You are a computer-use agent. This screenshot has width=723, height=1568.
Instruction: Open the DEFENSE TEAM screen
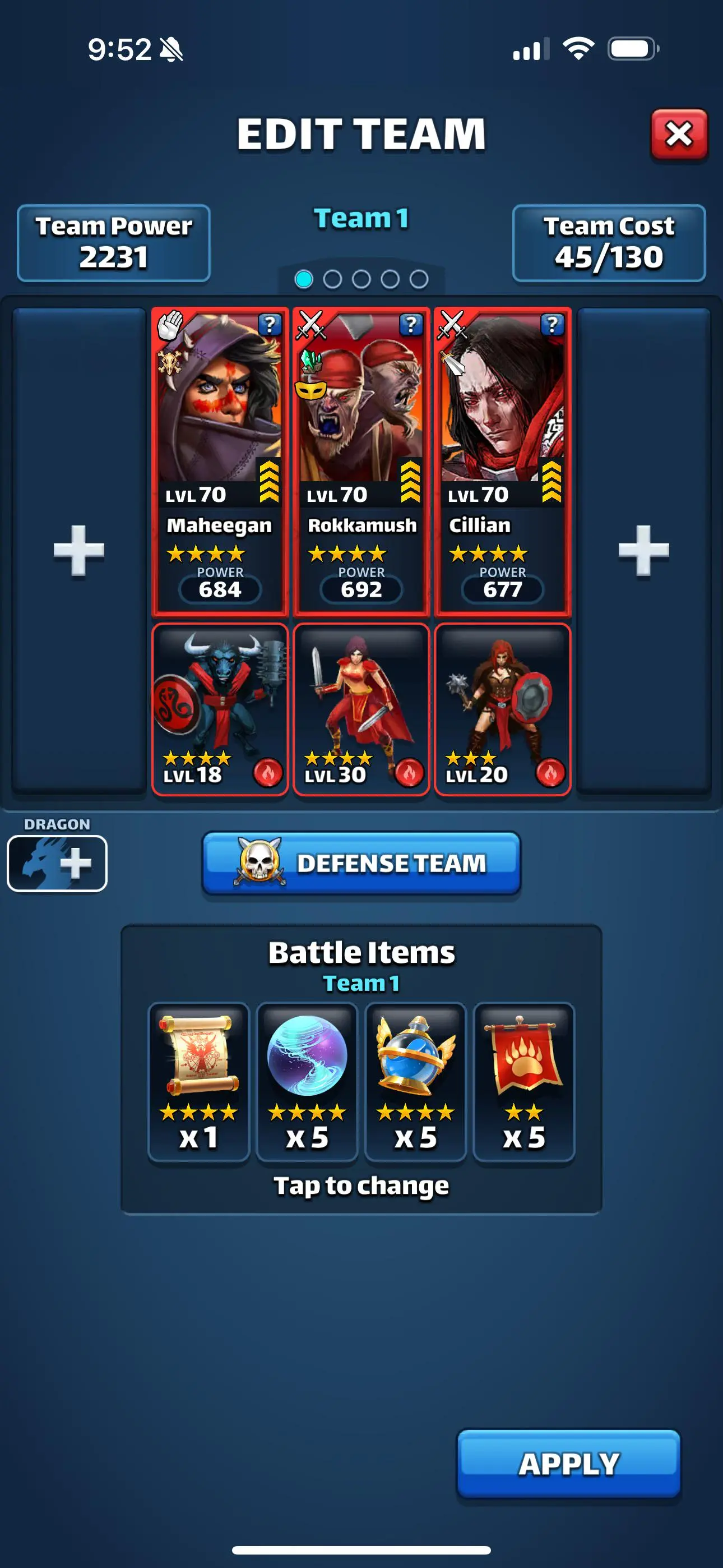click(361, 862)
